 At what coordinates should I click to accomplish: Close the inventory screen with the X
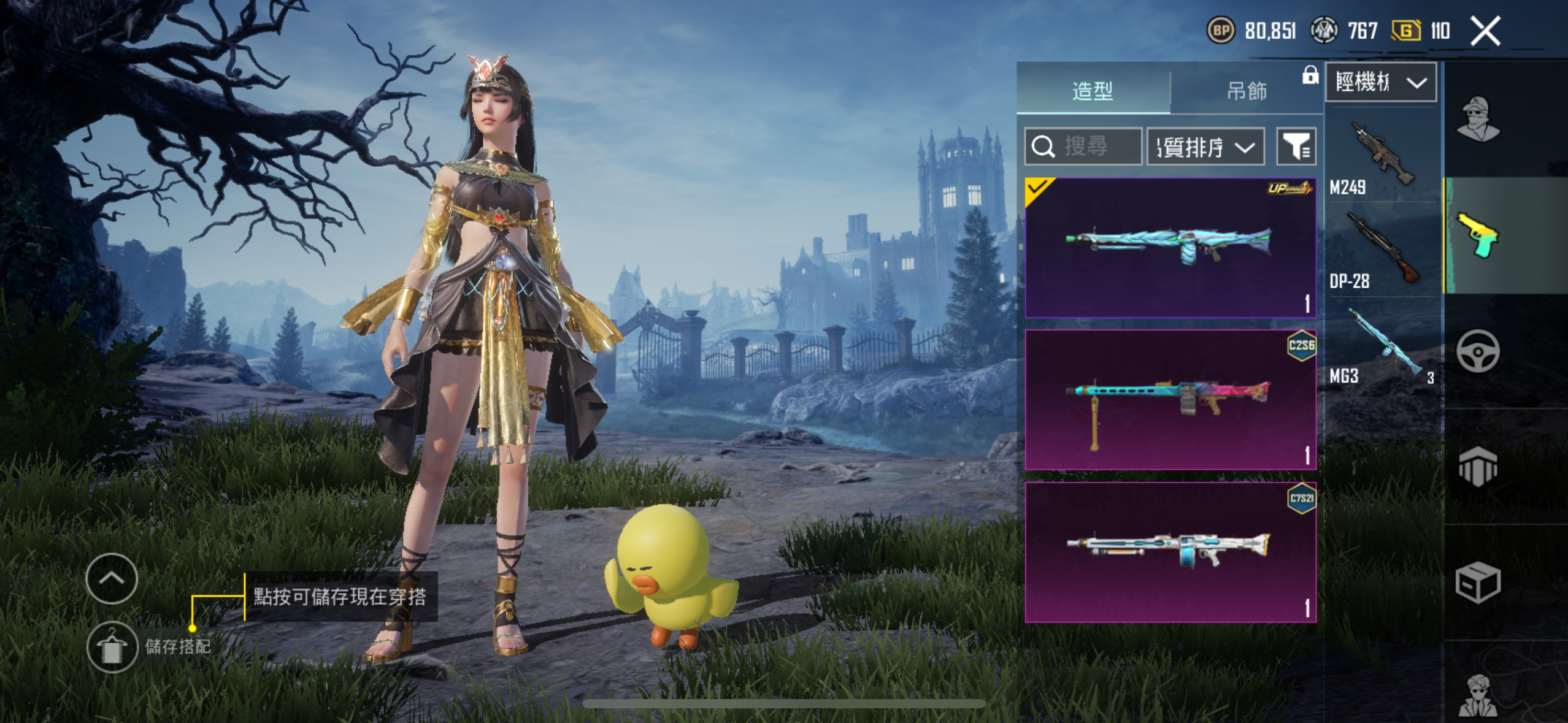point(1485,31)
